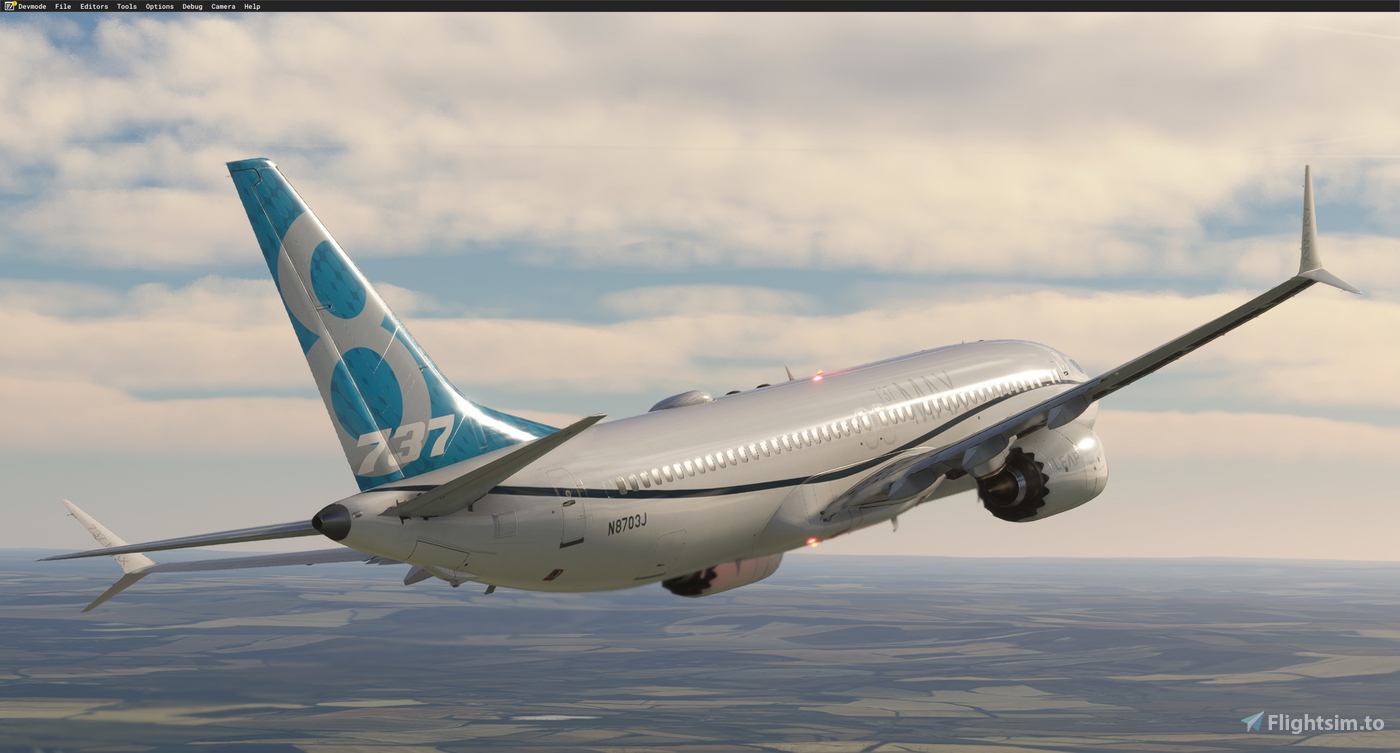Open Help to access devmode documentation
The image size is (1400, 753).
pyautogui.click(x=250, y=6)
